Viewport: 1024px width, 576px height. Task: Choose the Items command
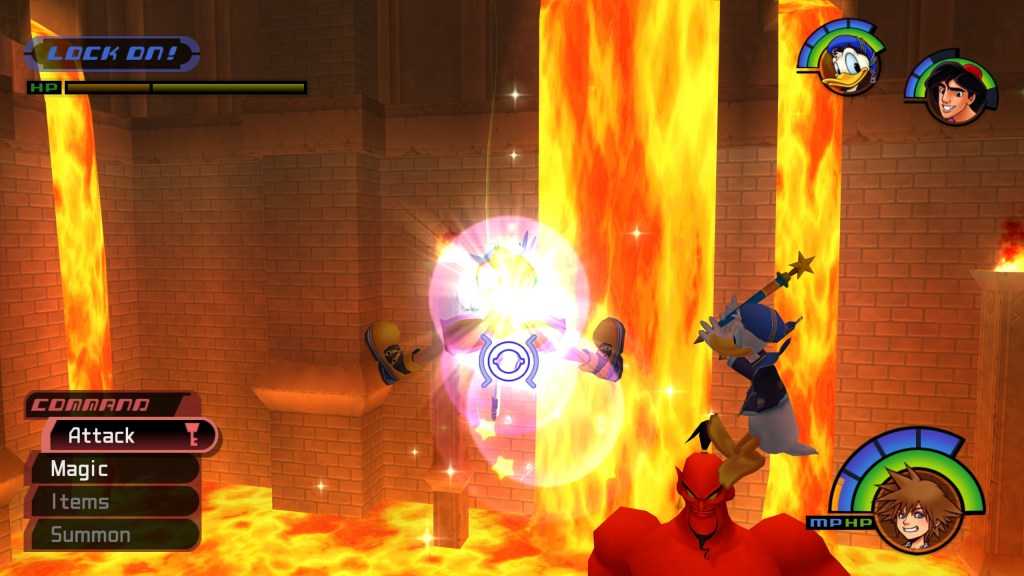tap(110, 502)
